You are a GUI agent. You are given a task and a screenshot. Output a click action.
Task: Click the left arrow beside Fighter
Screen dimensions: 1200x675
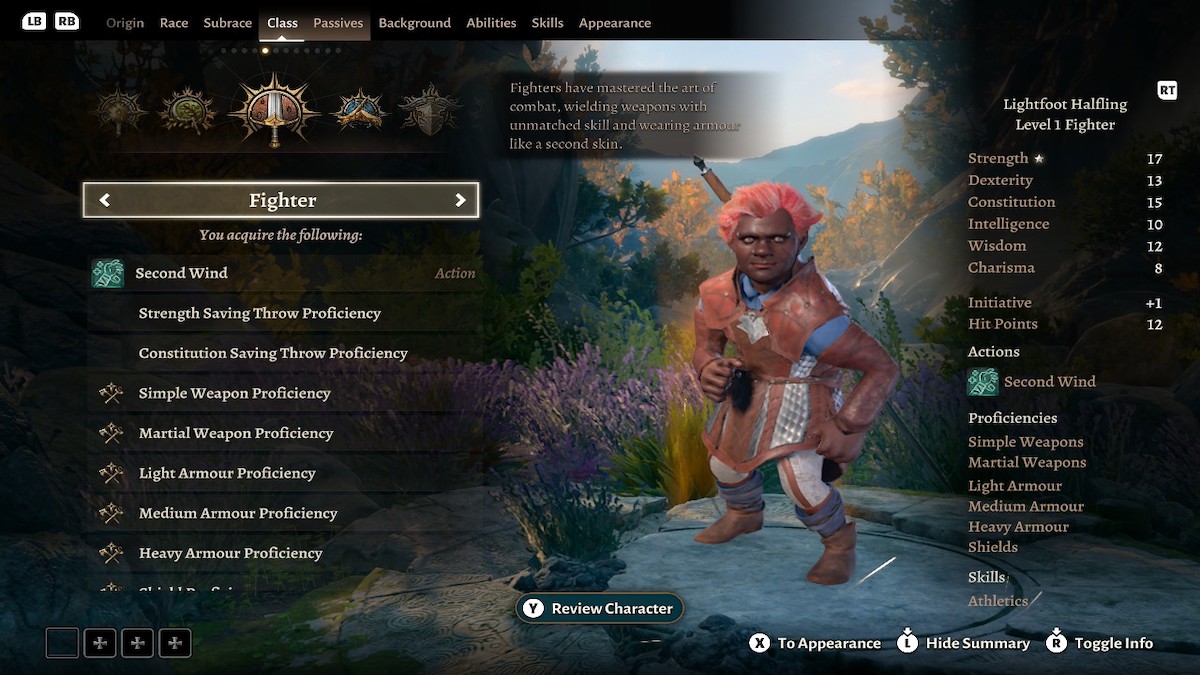pos(105,200)
